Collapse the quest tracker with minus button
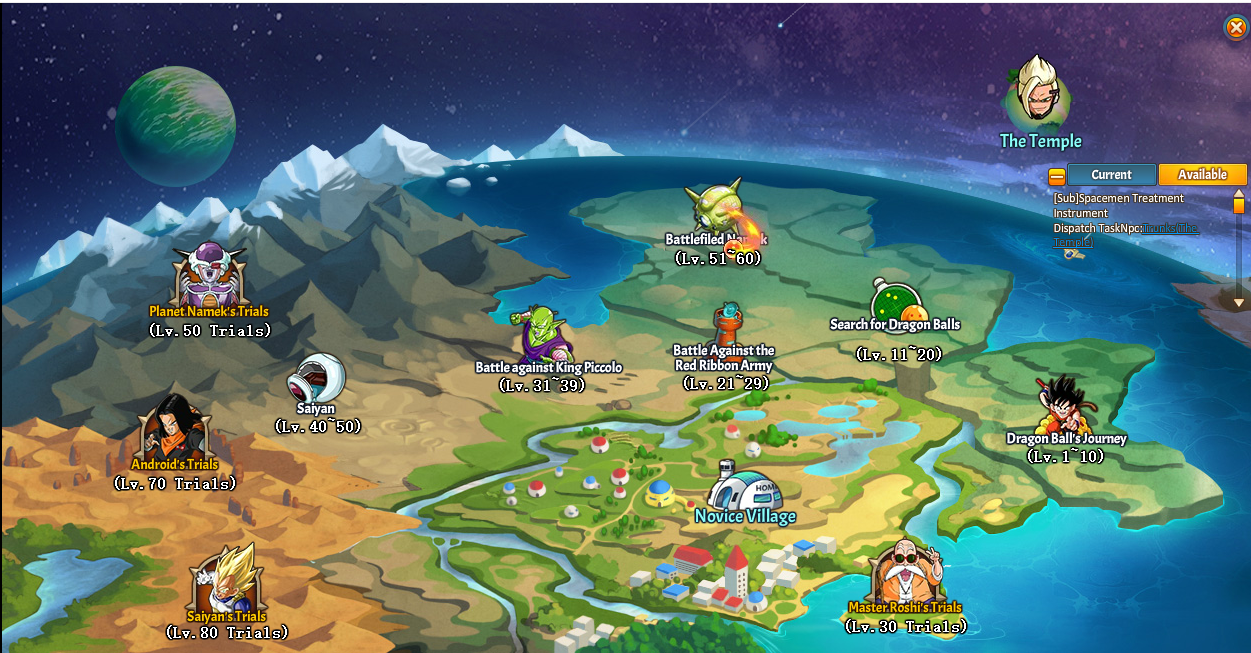 (x=1057, y=177)
